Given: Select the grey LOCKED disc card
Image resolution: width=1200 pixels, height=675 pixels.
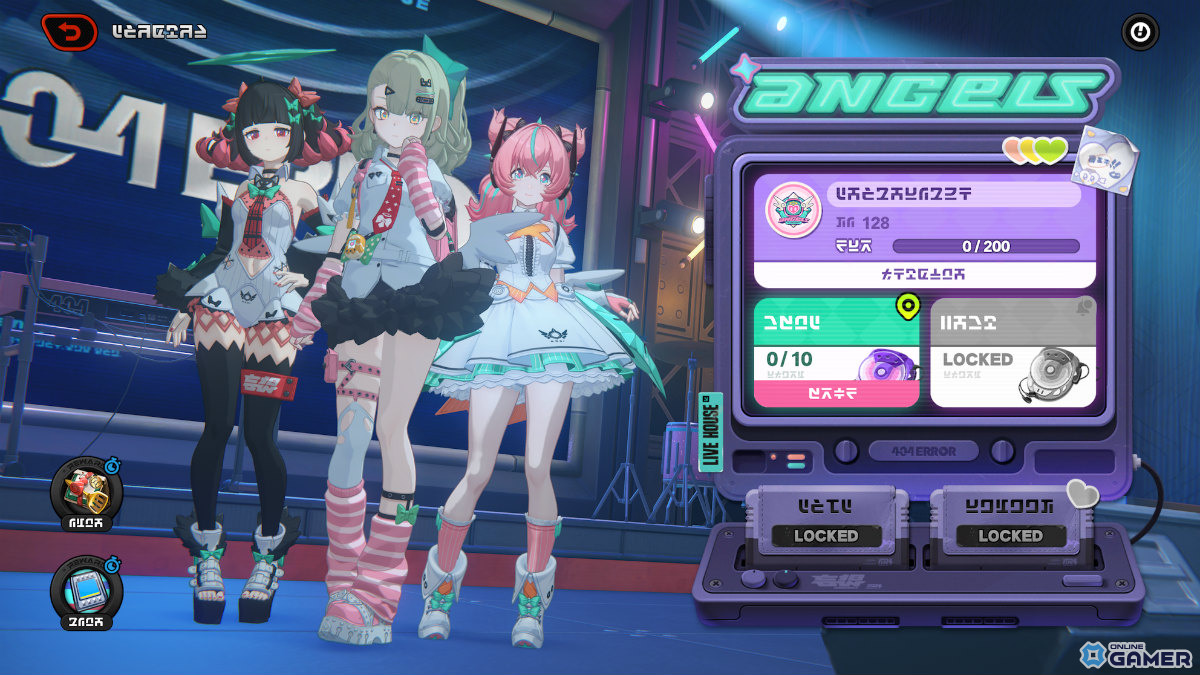Looking at the screenshot, I should (1012, 352).
